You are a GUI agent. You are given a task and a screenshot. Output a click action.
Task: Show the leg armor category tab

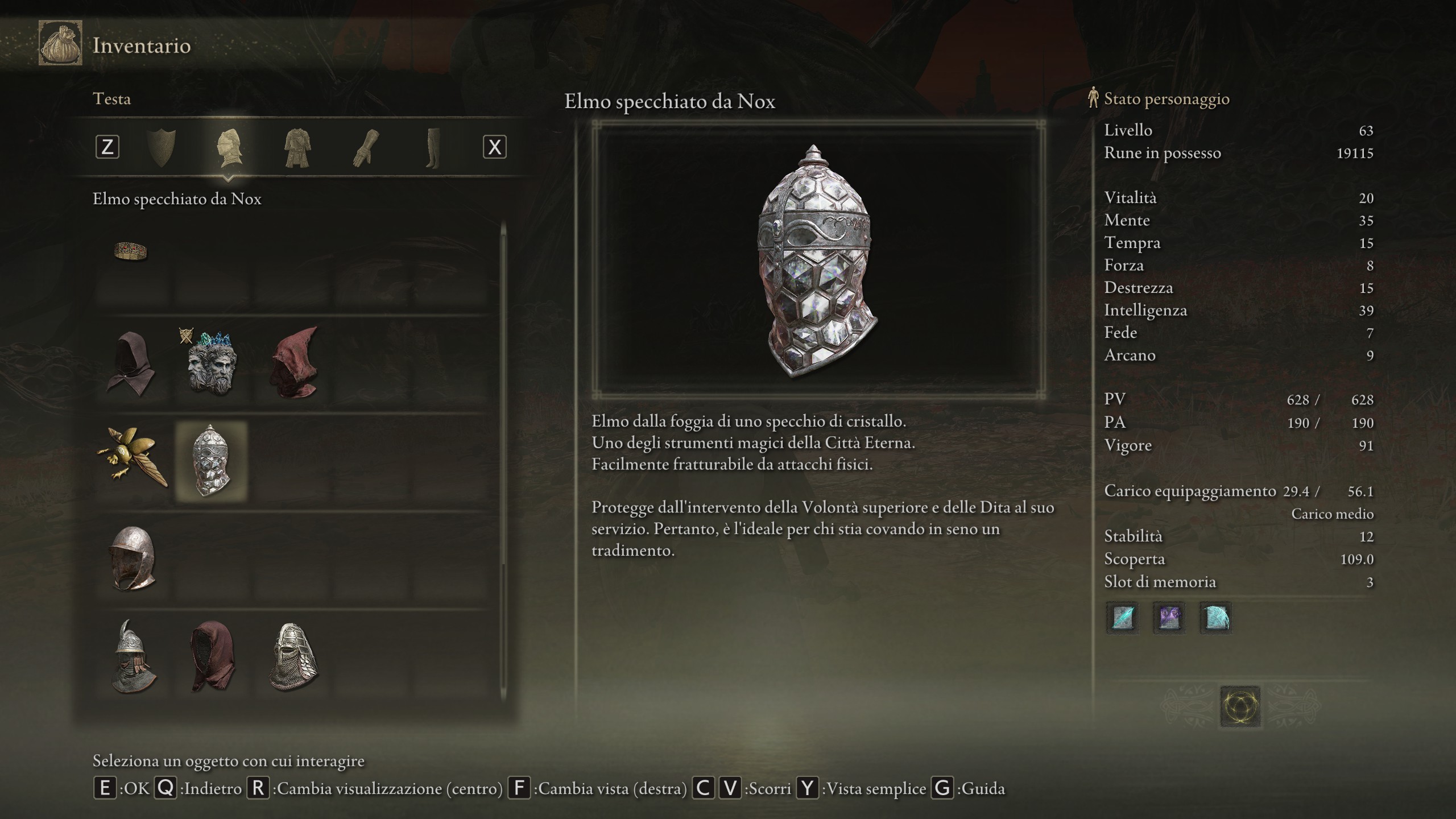[x=432, y=147]
